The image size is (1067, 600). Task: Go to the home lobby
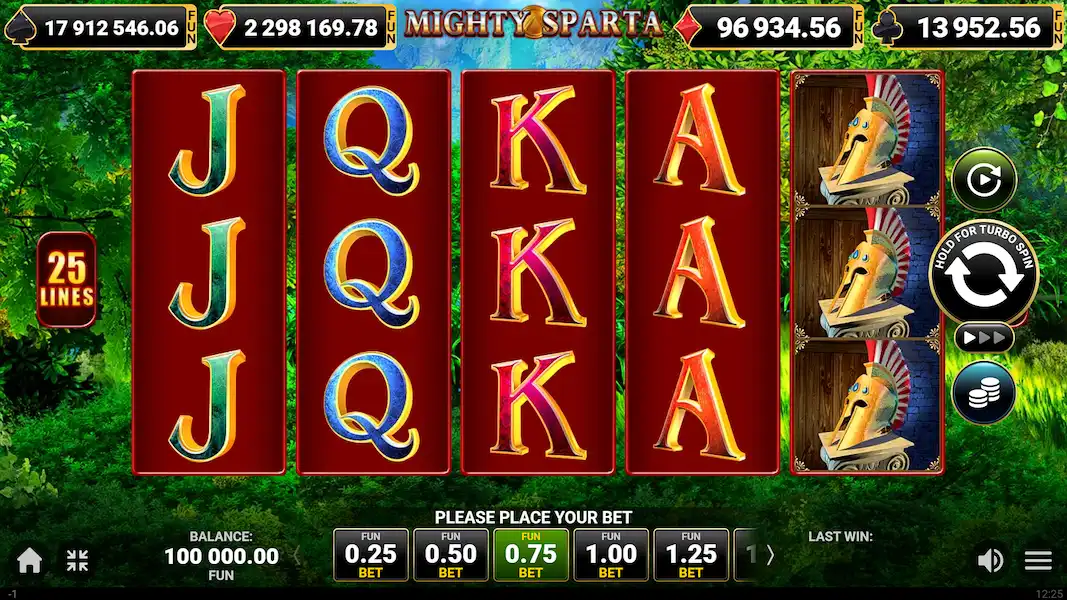pyautogui.click(x=30, y=560)
